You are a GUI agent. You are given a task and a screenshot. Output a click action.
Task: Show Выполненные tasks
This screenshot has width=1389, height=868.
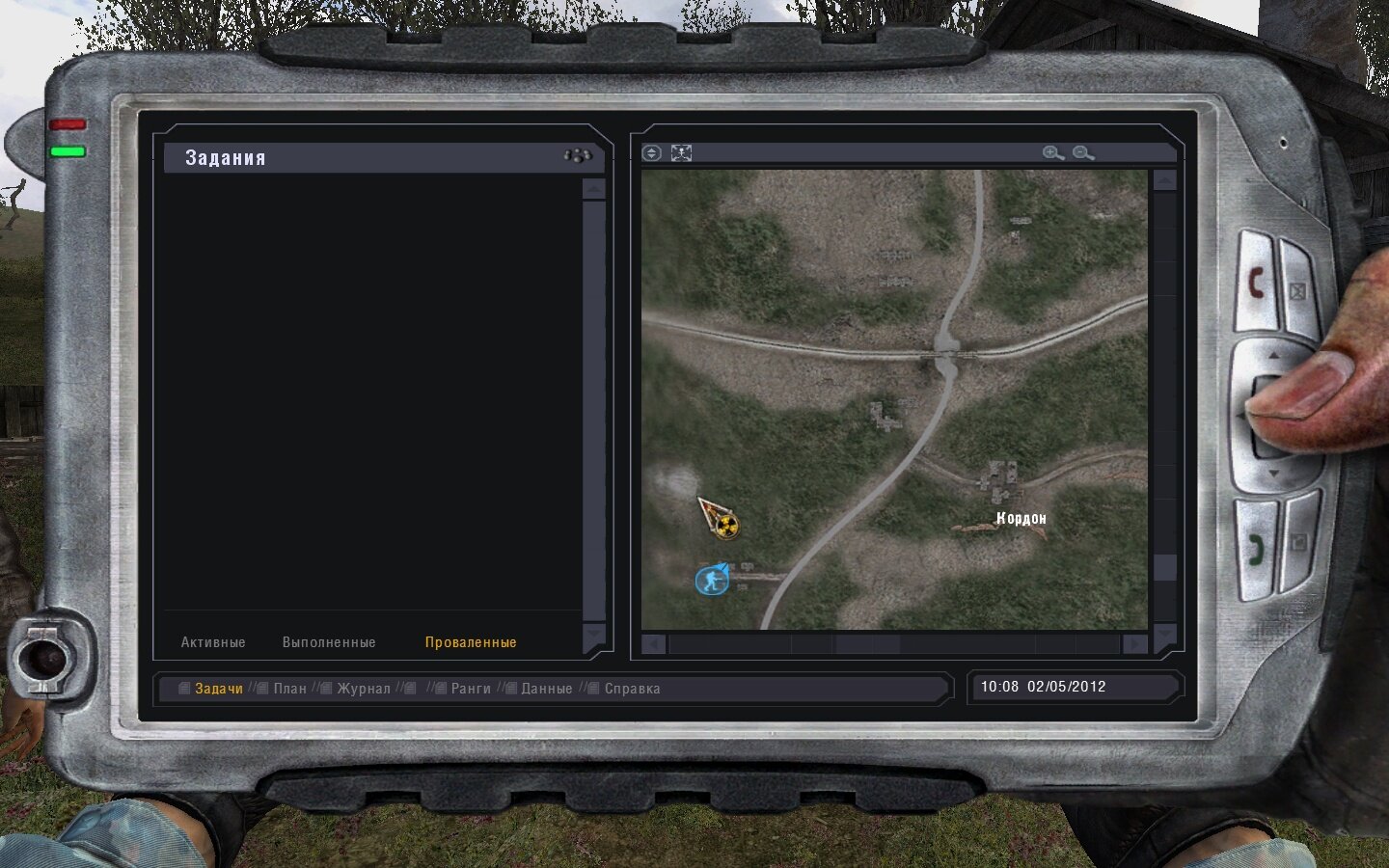pyautogui.click(x=329, y=641)
